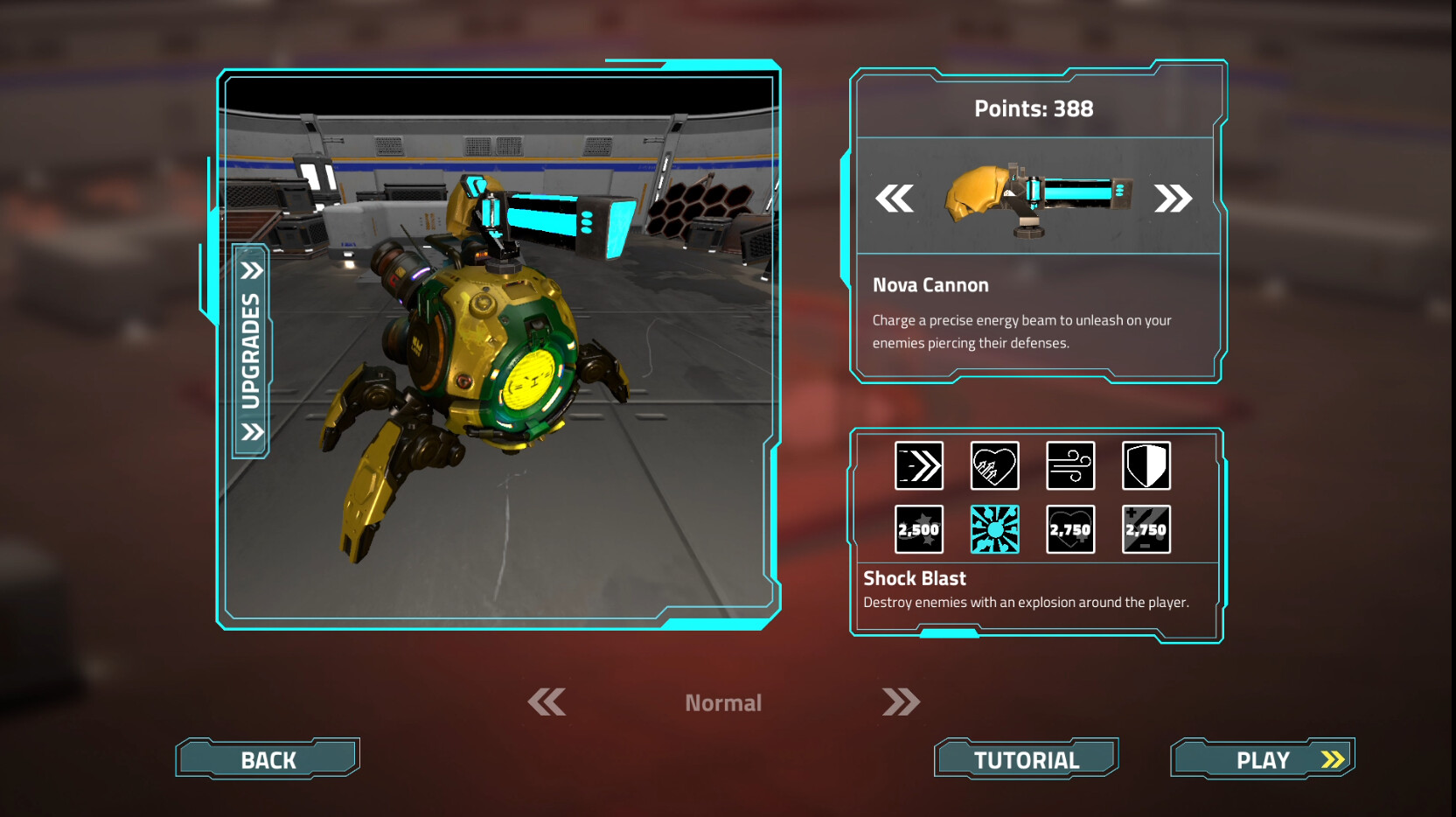Viewport: 1456px width, 817px height.
Task: Expand the Upgrades tab chevrons
Action: [253, 270]
